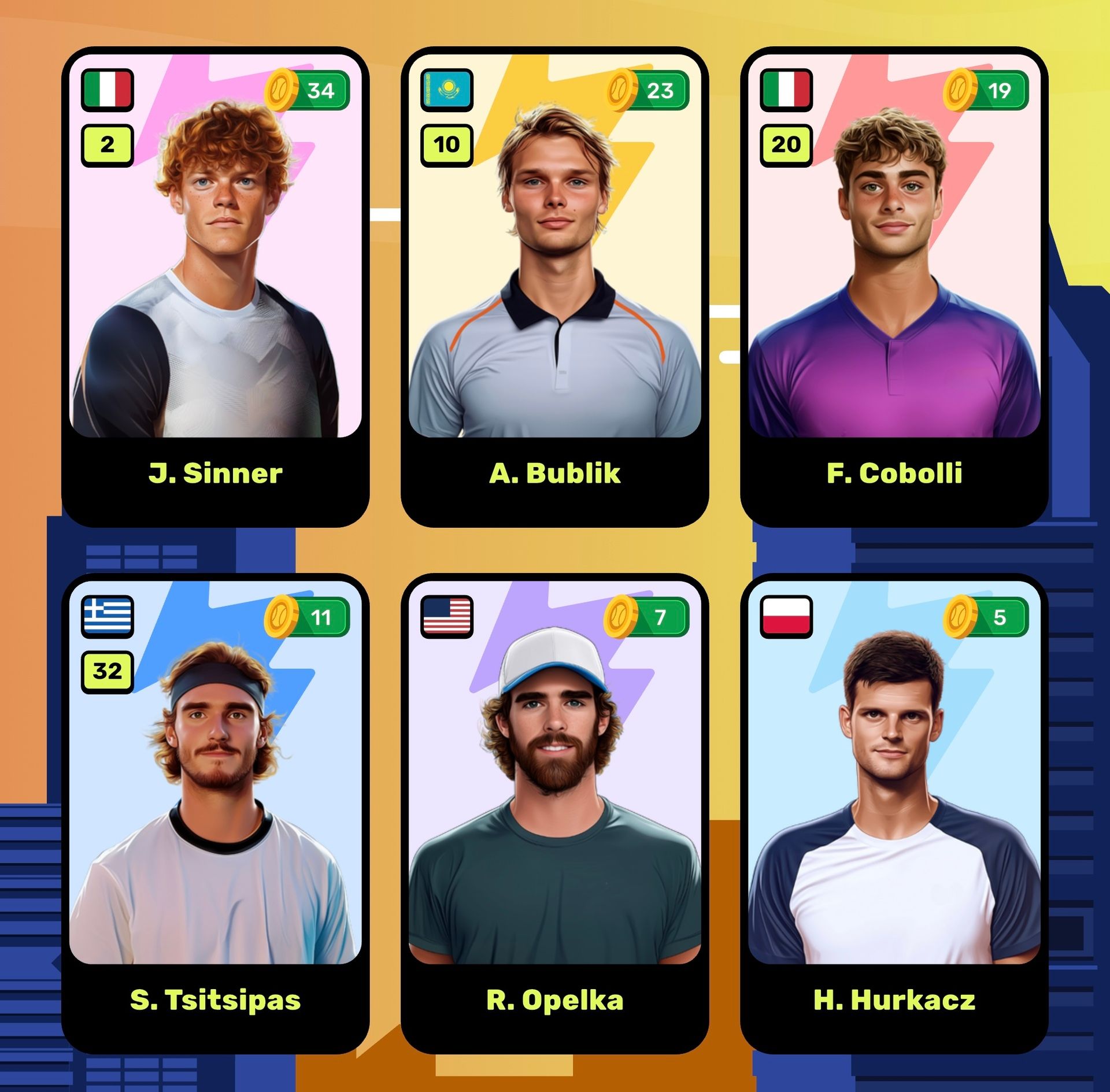Choose the R. Opelka player card

click(x=554, y=814)
